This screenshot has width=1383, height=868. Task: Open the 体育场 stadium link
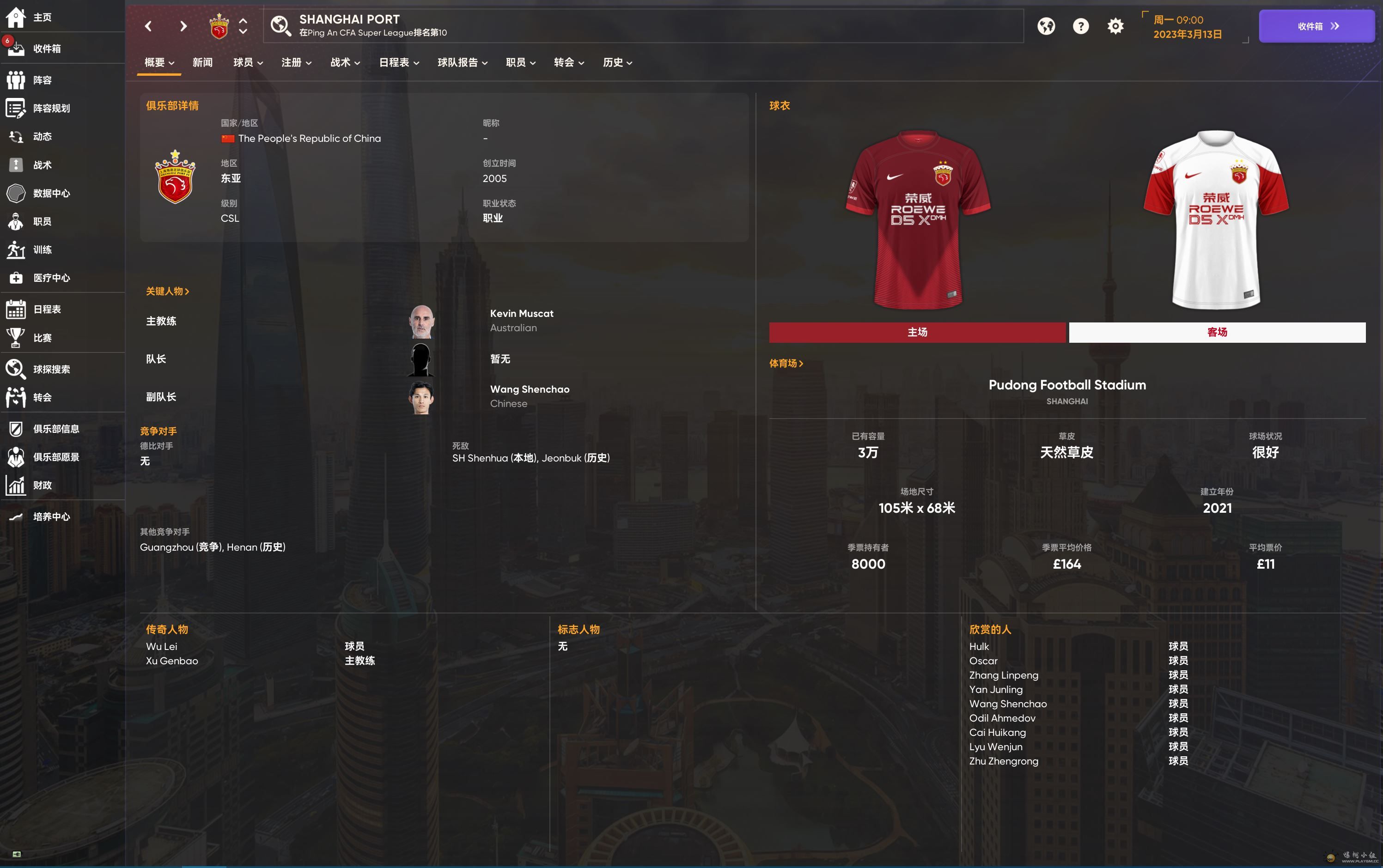(x=786, y=364)
